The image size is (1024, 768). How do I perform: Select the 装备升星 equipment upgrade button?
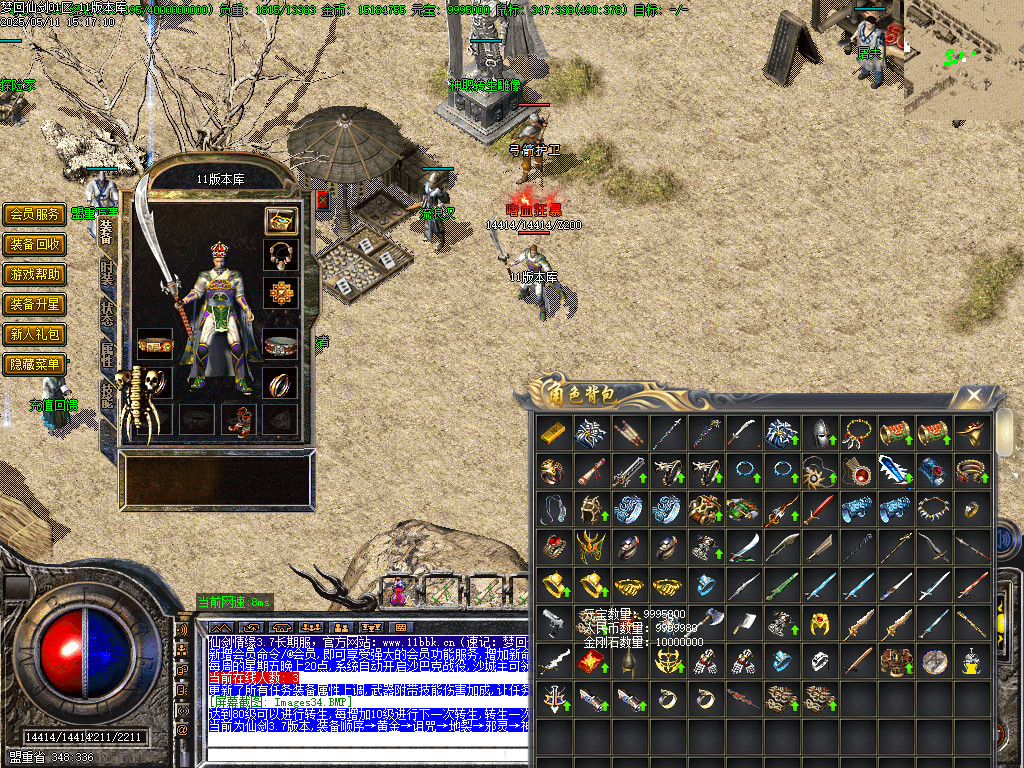click(35, 304)
